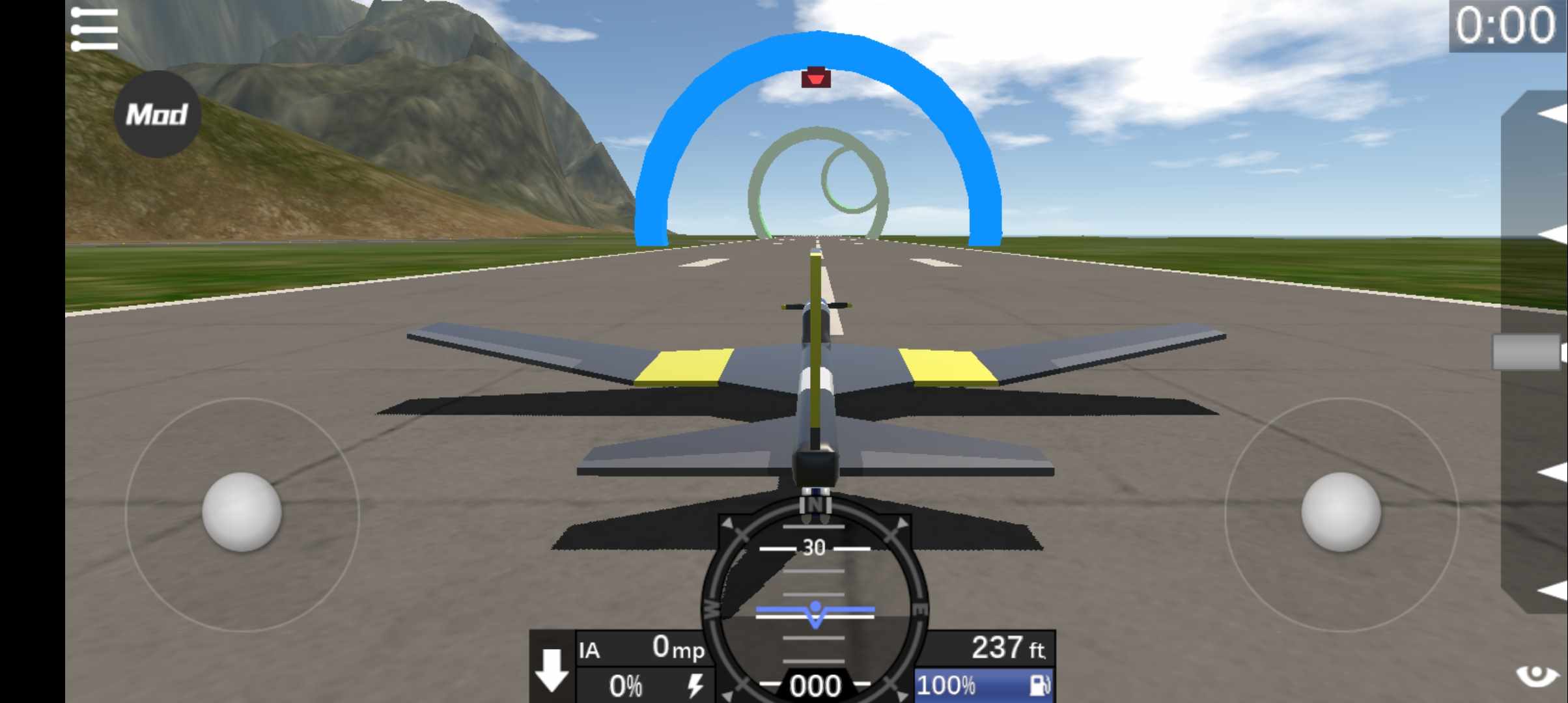The width and height of the screenshot is (1568, 703).
Task: Cycle the IA airspeed mode label
Action: click(590, 650)
